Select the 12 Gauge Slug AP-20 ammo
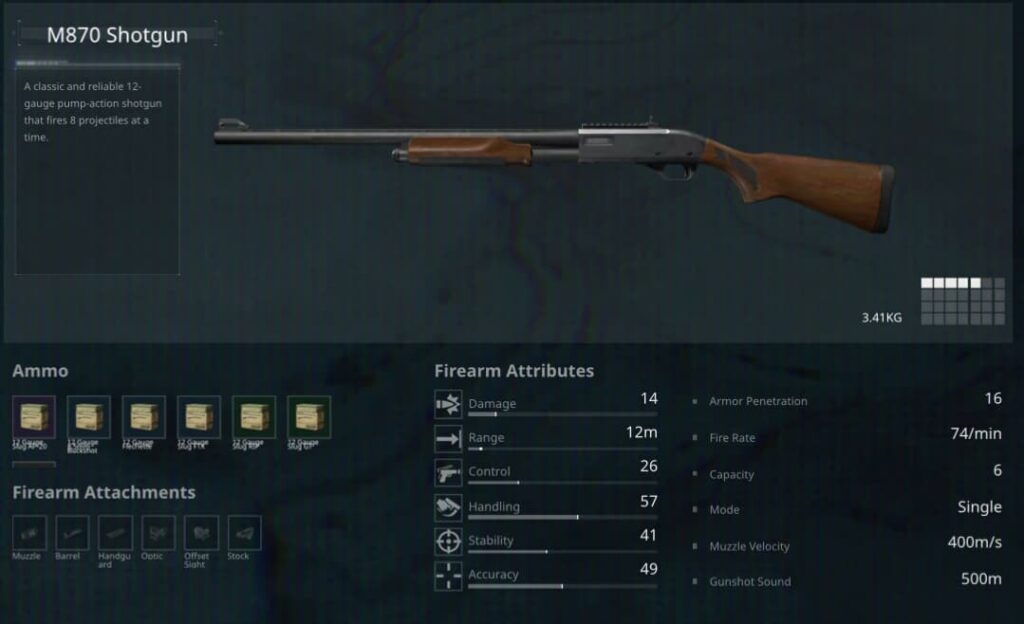Viewport: 1024px width, 624px height. click(33, 417)
